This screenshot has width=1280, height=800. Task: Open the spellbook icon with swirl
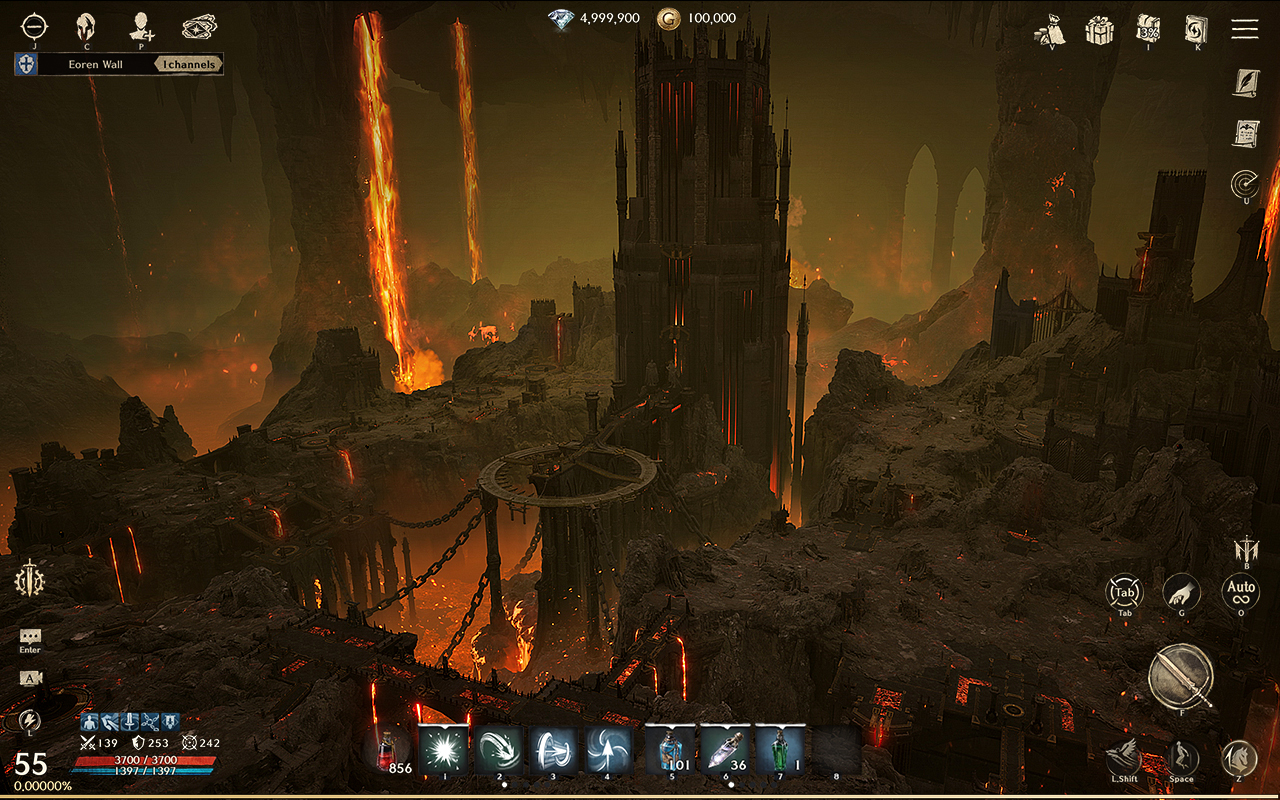[x=1196, y=28]
